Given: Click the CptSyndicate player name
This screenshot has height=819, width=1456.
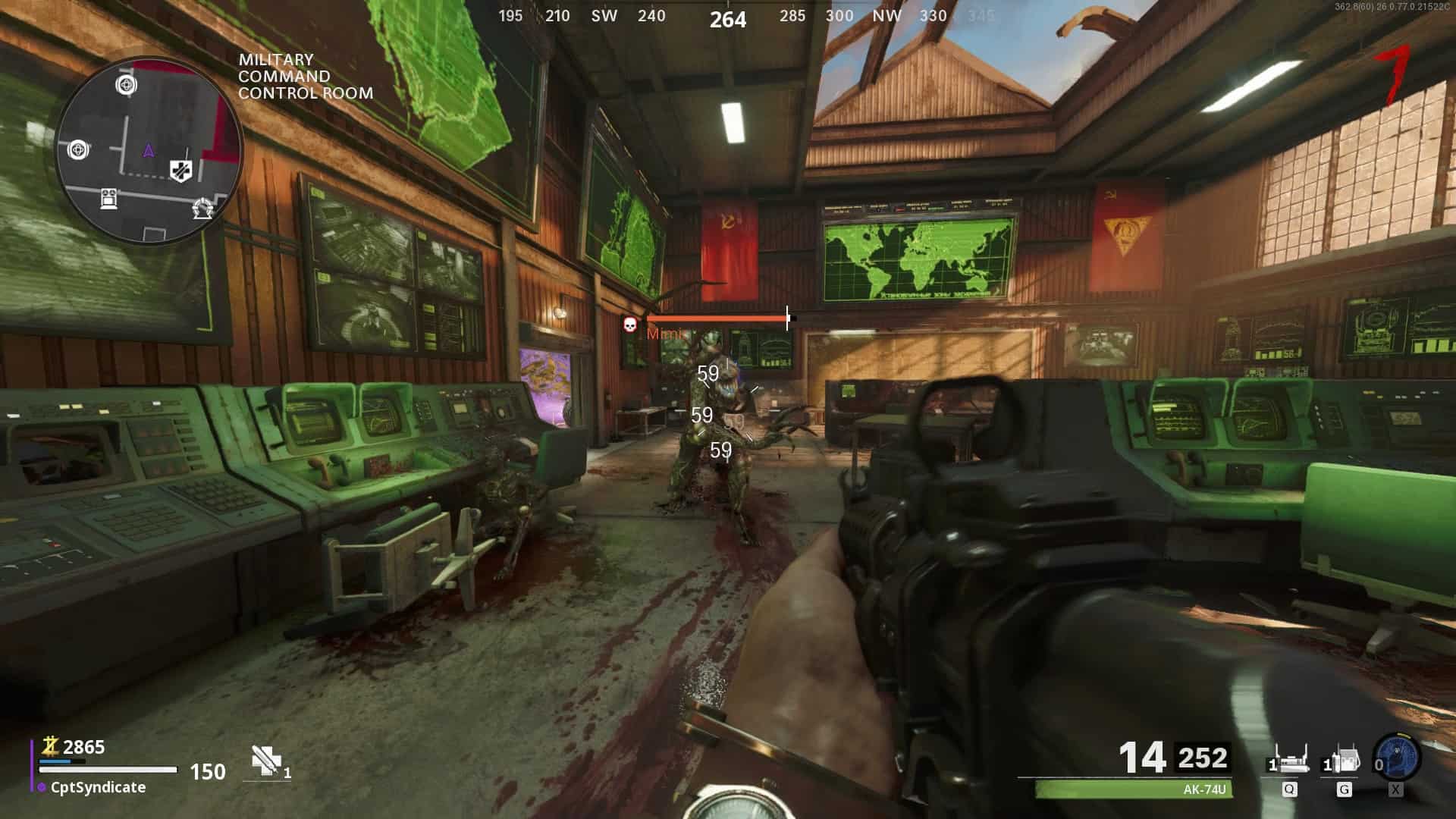Looking at the screenshot, I should click(x=98, y=787).
